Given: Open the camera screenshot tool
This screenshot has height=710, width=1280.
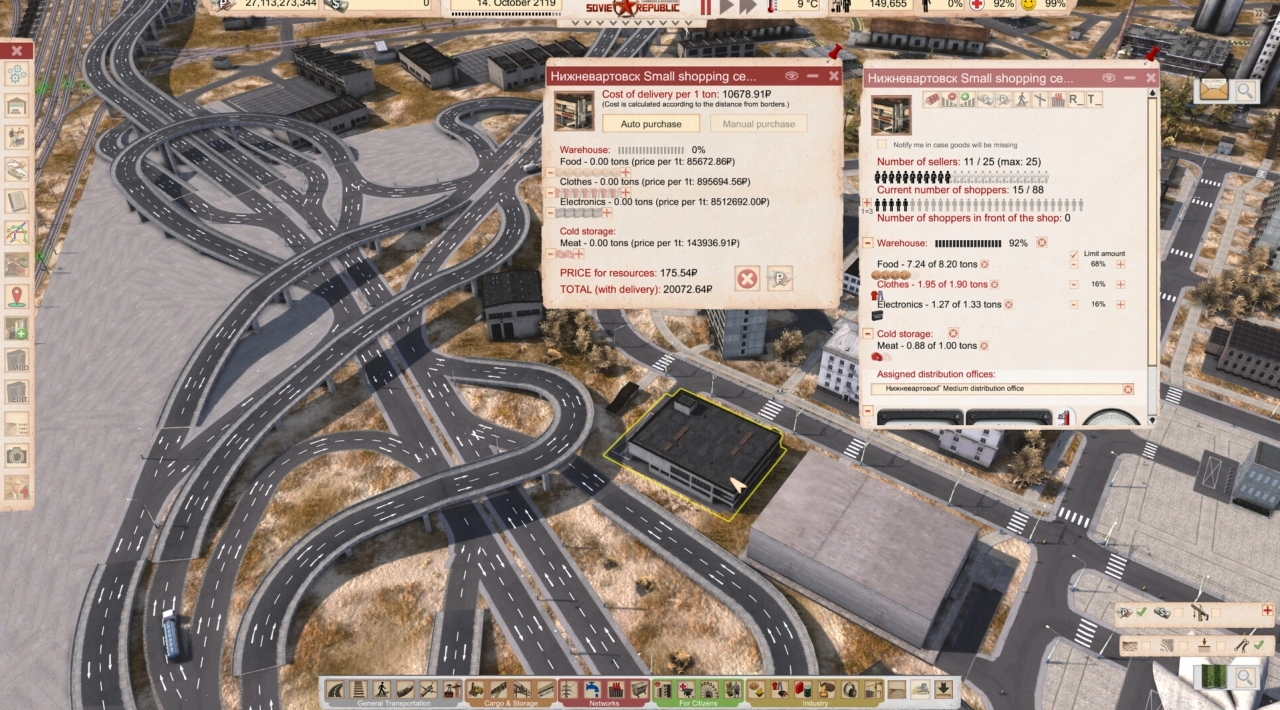Looking at the screenshot, I should [17, 456].
